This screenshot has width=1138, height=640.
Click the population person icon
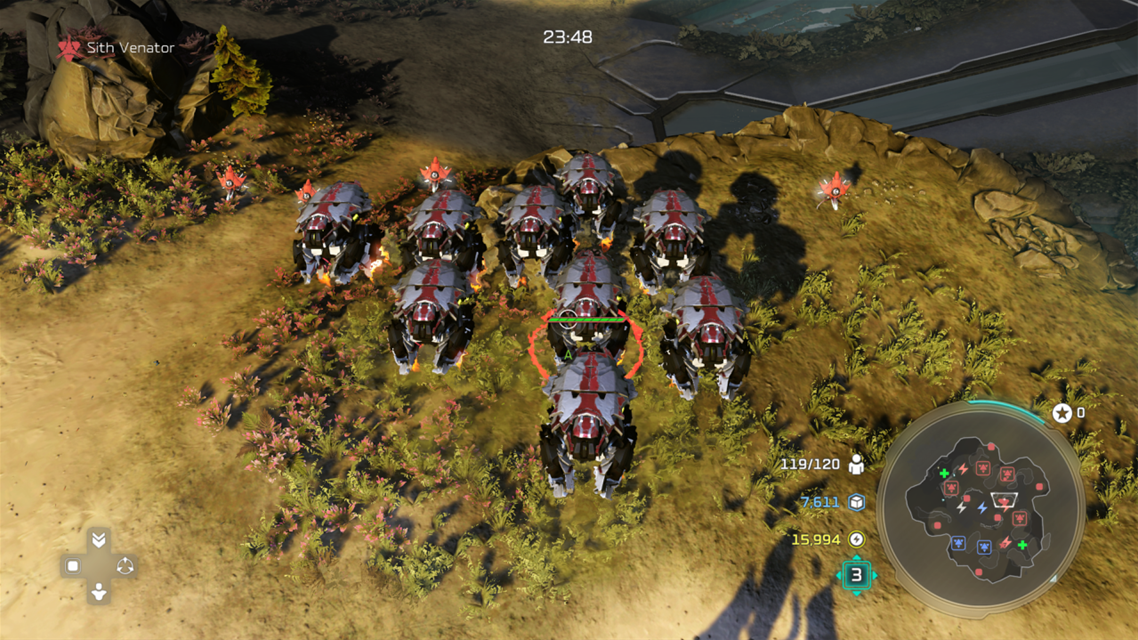pyautogui.click(x=856, y=464)
